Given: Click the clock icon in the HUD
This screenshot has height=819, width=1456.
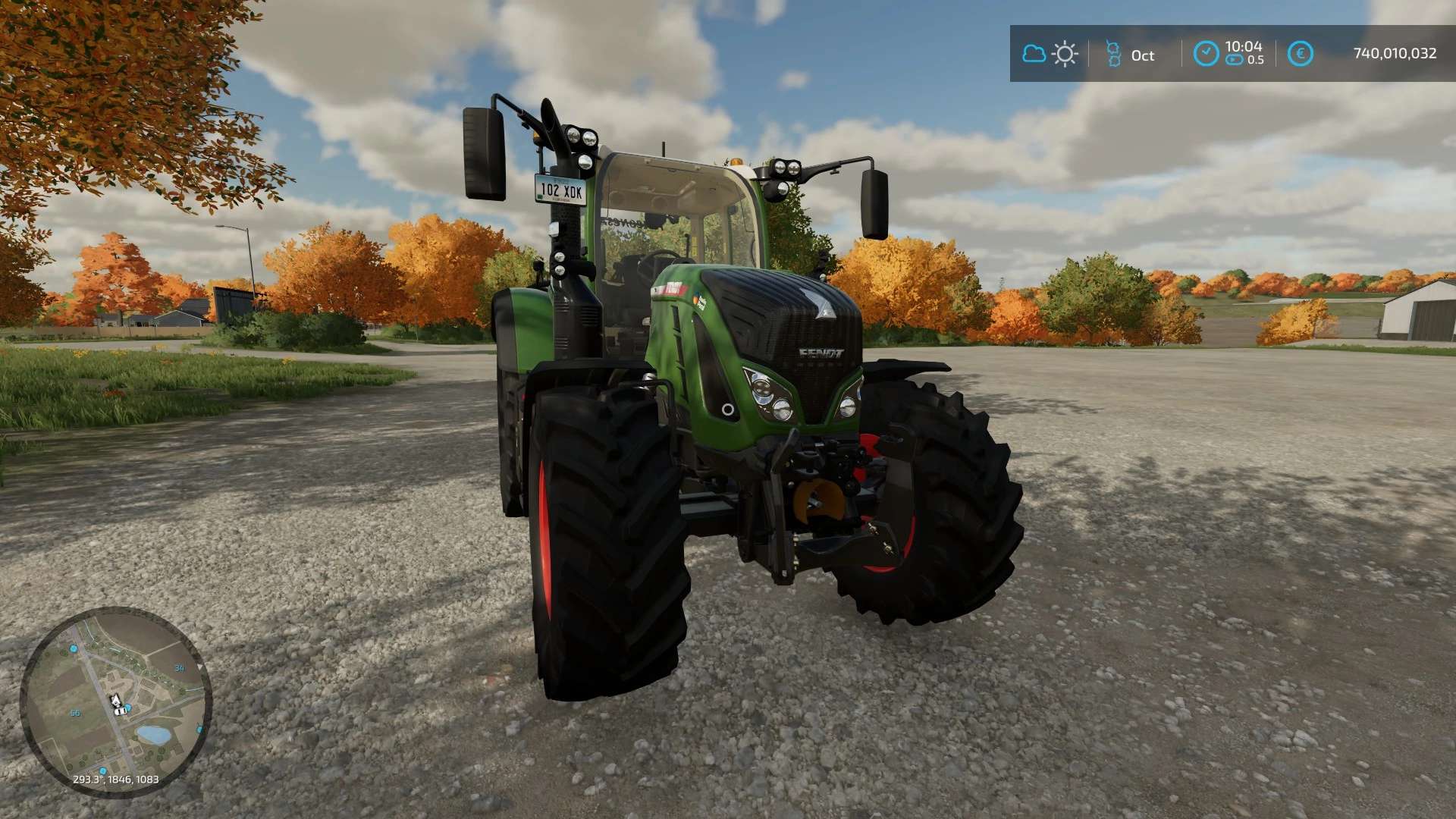Looking at the screenshot, I should click(1206, 53).
